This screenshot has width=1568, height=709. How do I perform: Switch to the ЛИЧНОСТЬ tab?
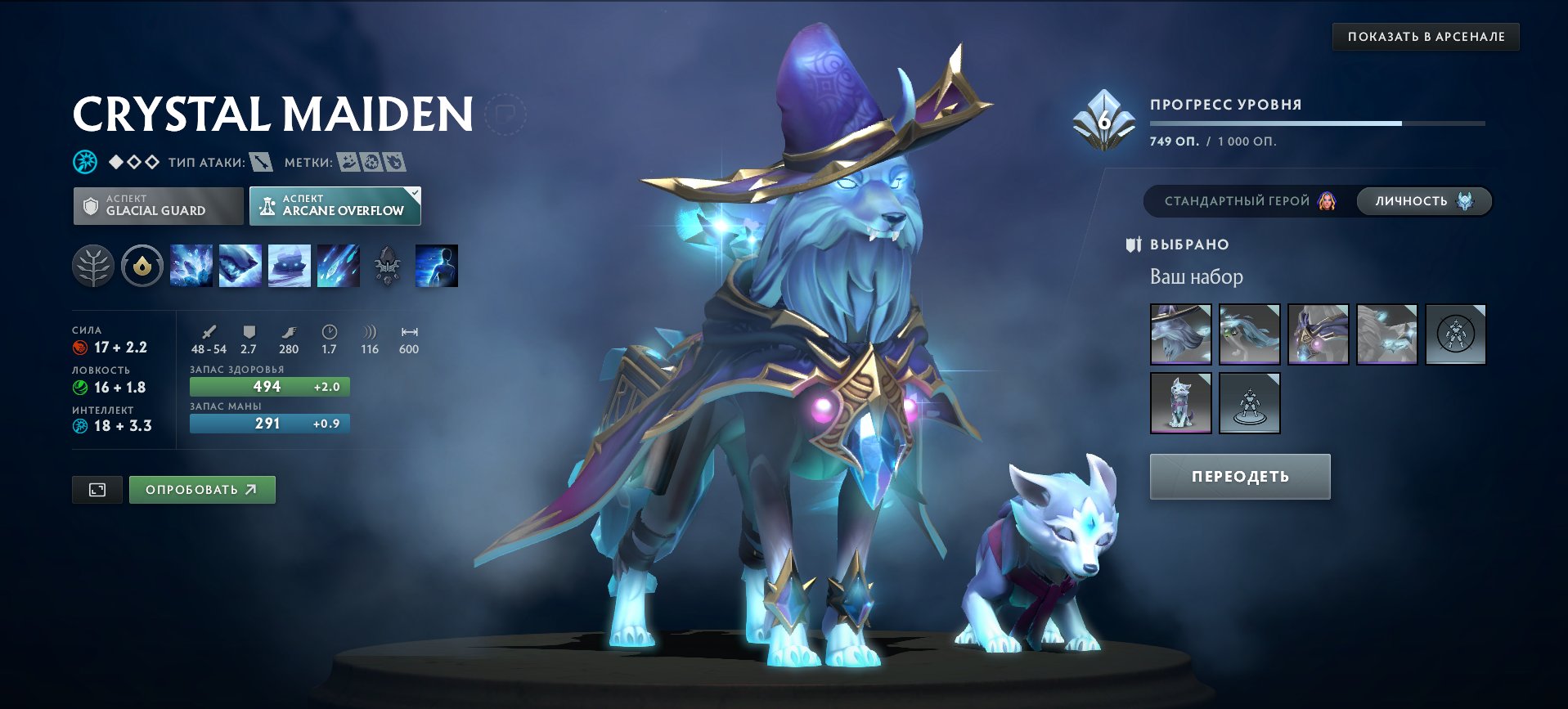click(x=1423, y=200)
